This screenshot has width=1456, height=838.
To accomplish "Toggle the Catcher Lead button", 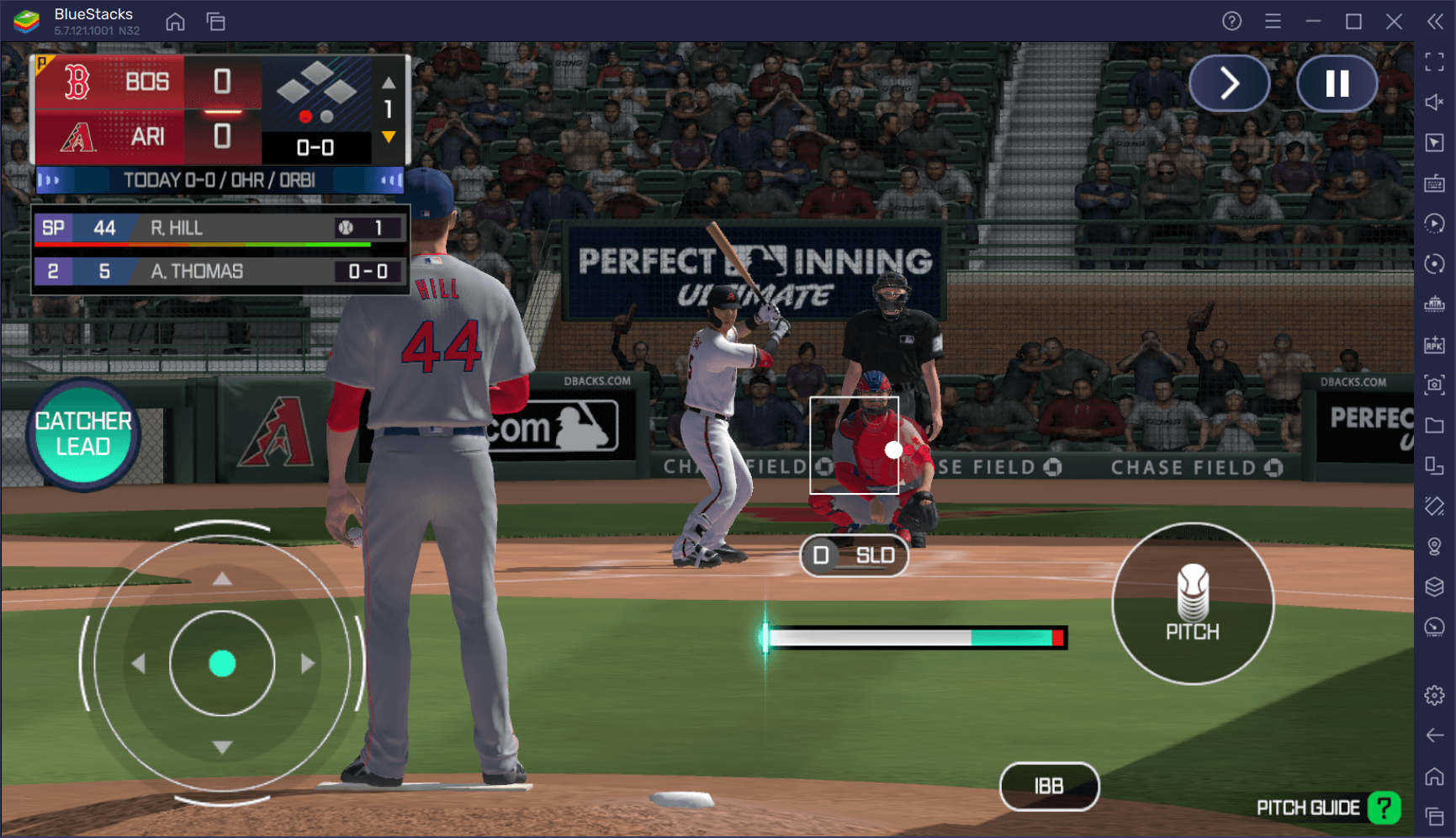I will pos(83,434).
